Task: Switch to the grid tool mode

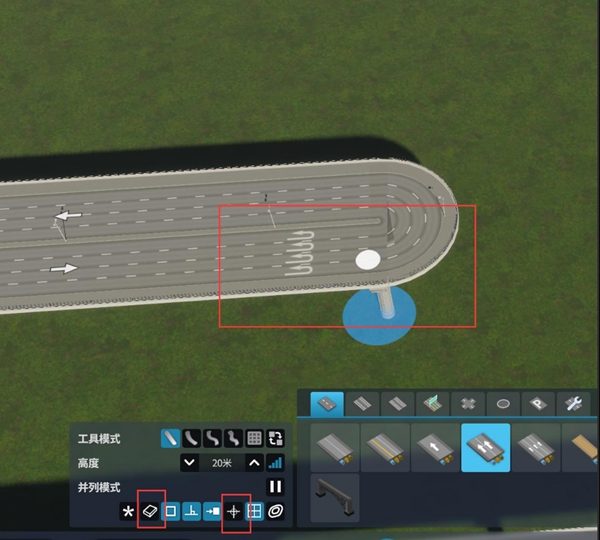Action: click(x=254, y=438)
